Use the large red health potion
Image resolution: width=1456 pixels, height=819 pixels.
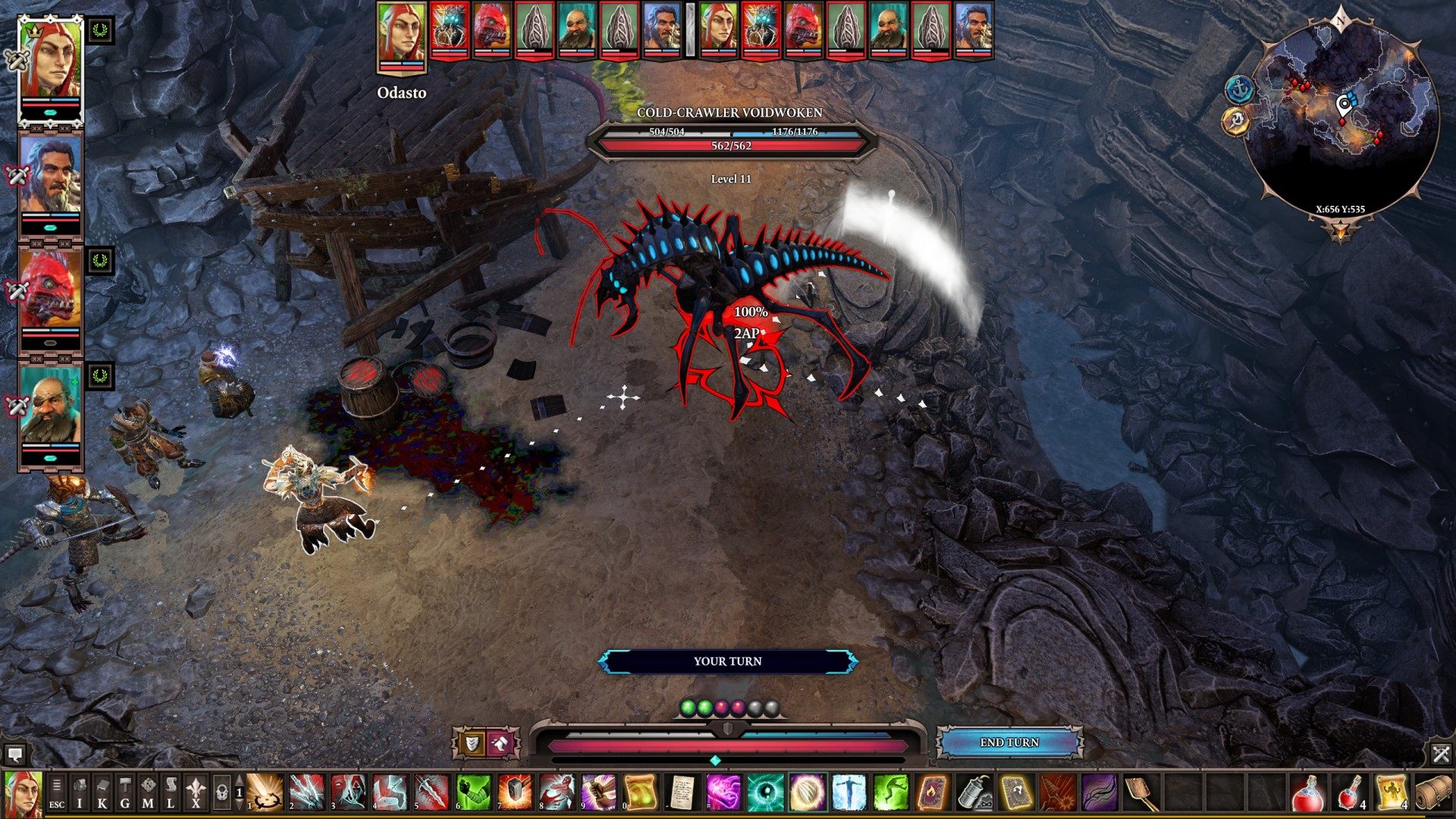[x=1308, y=793]
